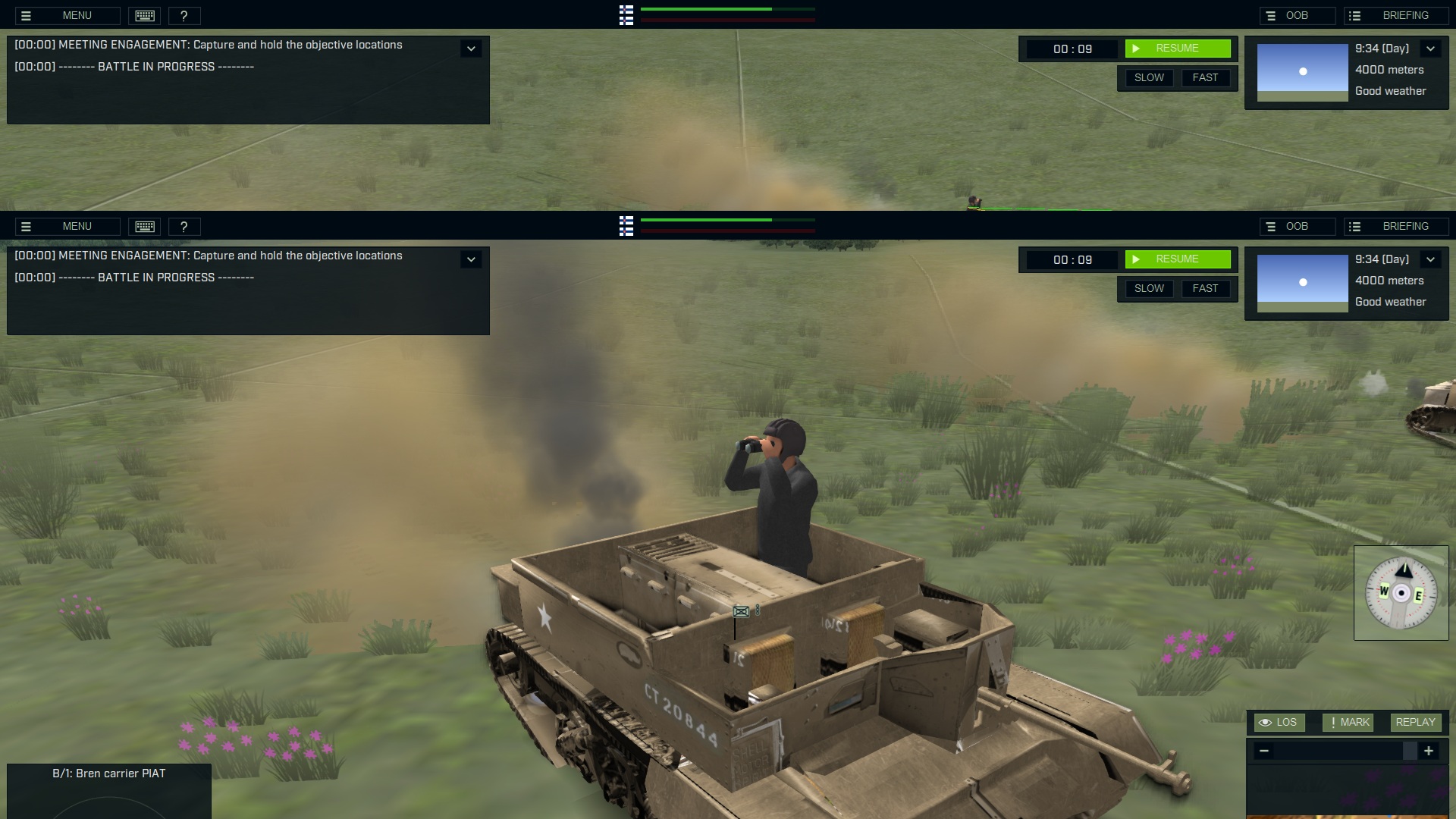Open the OOB order of battle panel
This screenshot has height=819, width=1456.
coord(1298,15)
